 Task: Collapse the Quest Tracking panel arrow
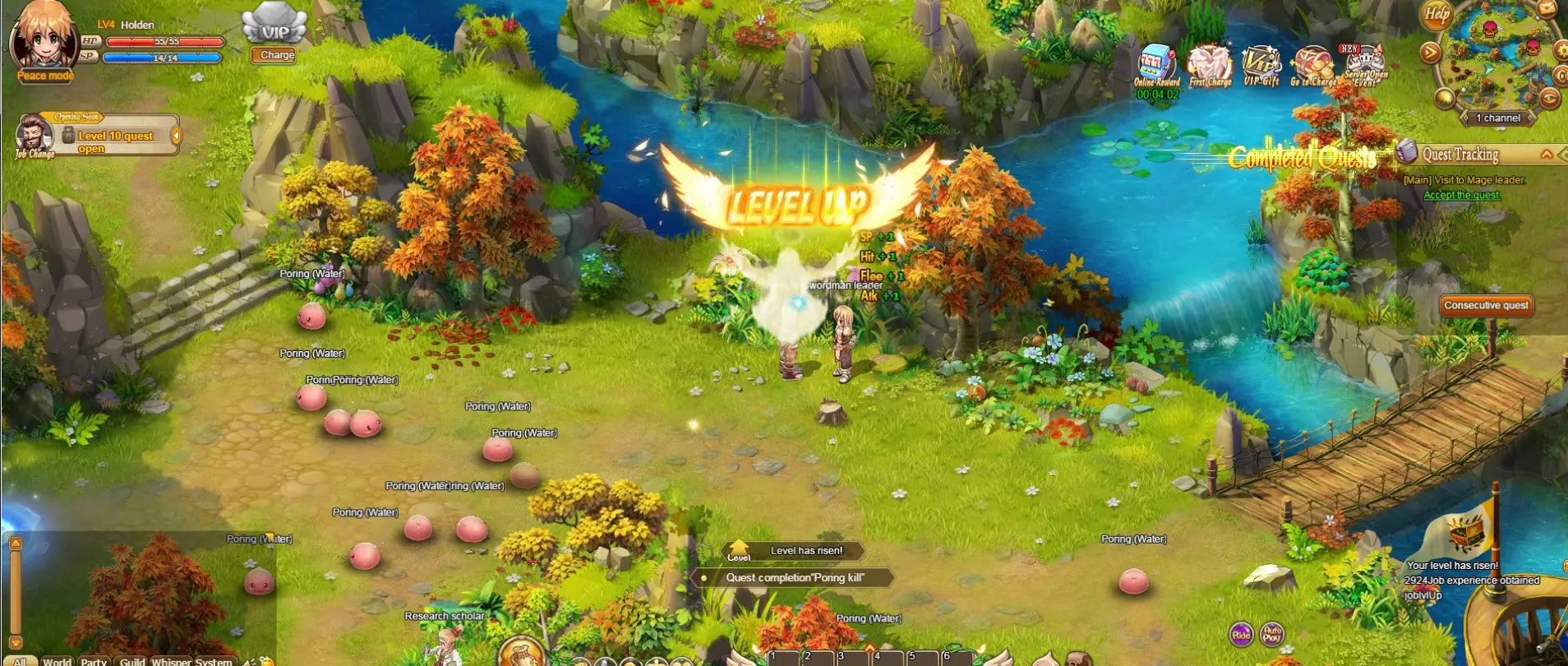coord(1547,155)
